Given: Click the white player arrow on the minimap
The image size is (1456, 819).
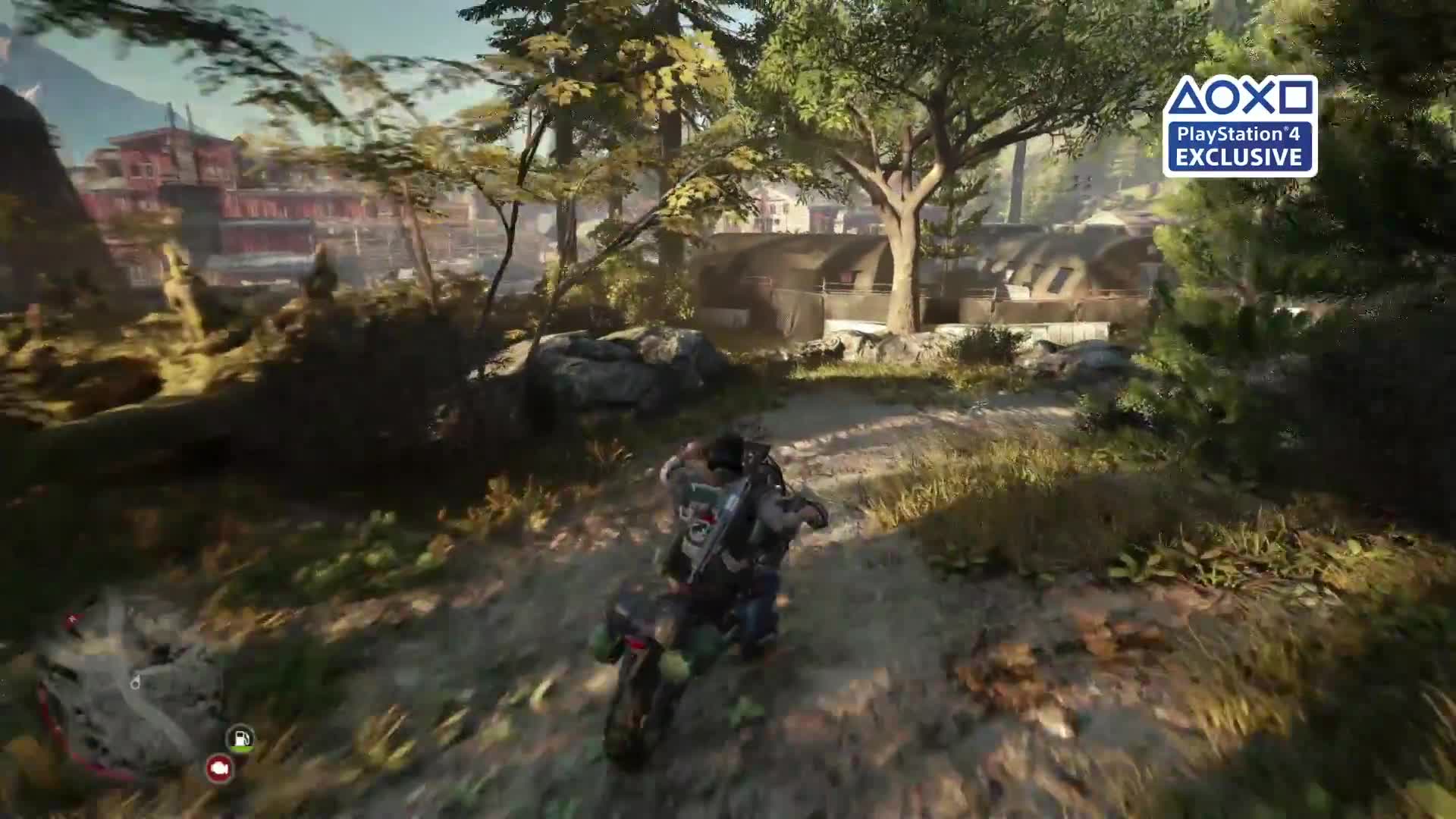Looking at the screenshot, I should tap(135, 681).
